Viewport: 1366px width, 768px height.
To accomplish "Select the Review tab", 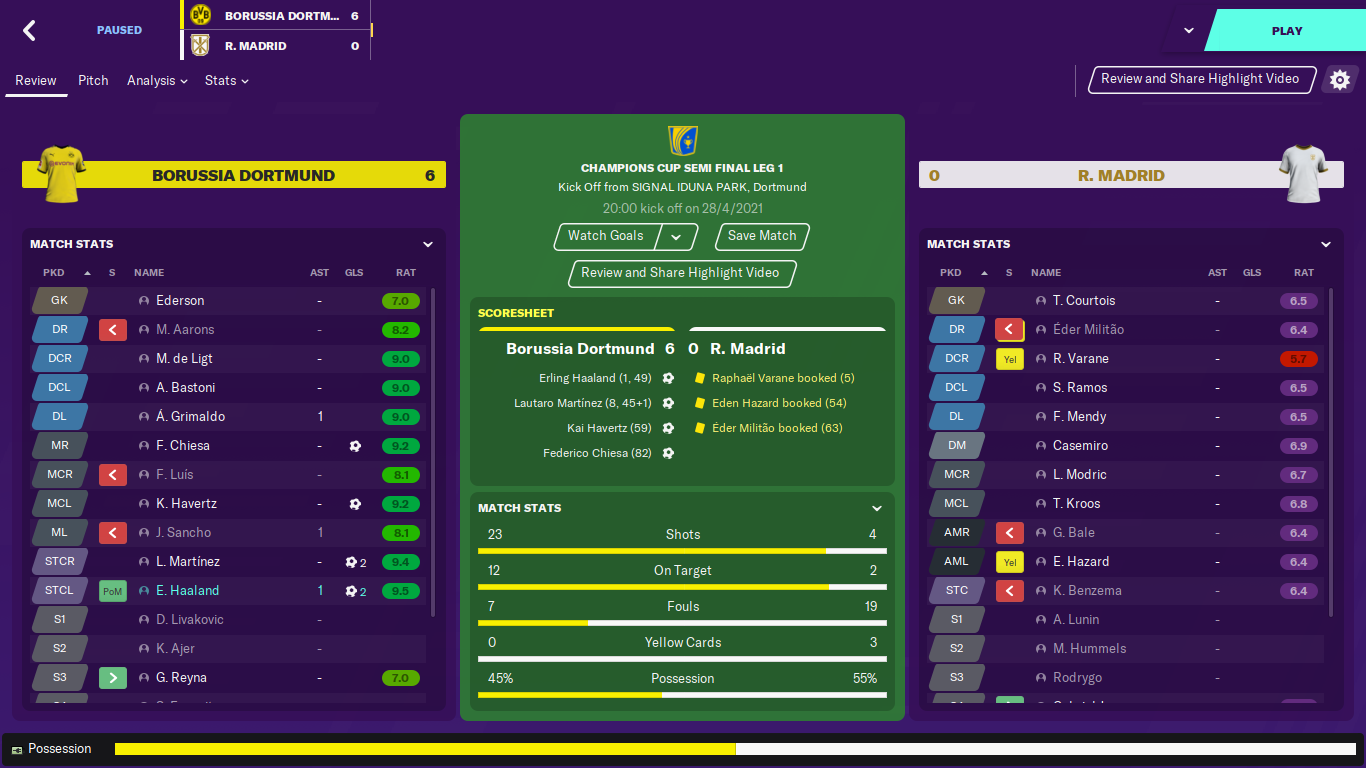I will coord(36,80).
